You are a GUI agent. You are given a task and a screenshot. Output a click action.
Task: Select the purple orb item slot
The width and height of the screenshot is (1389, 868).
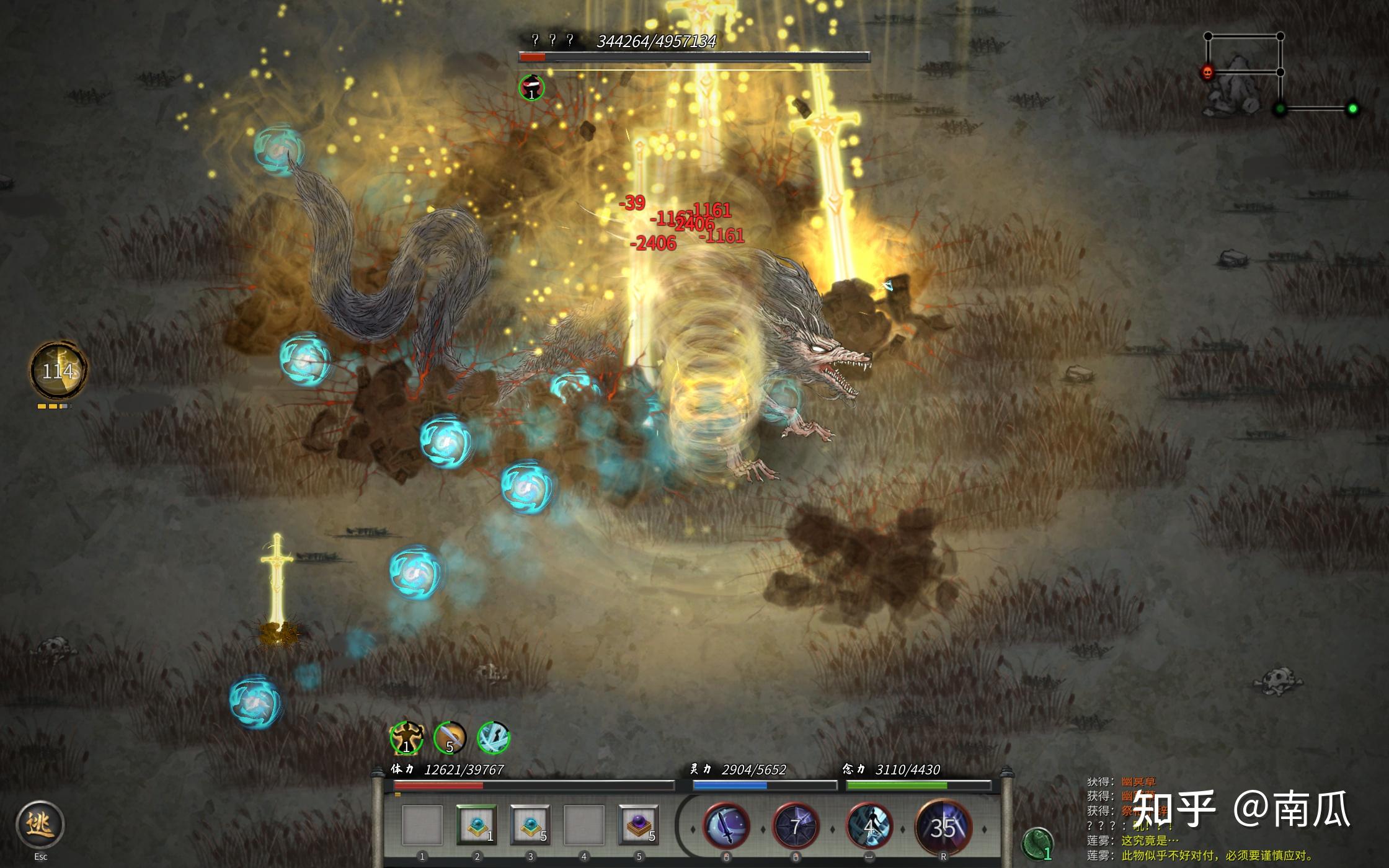click(638, 825)
